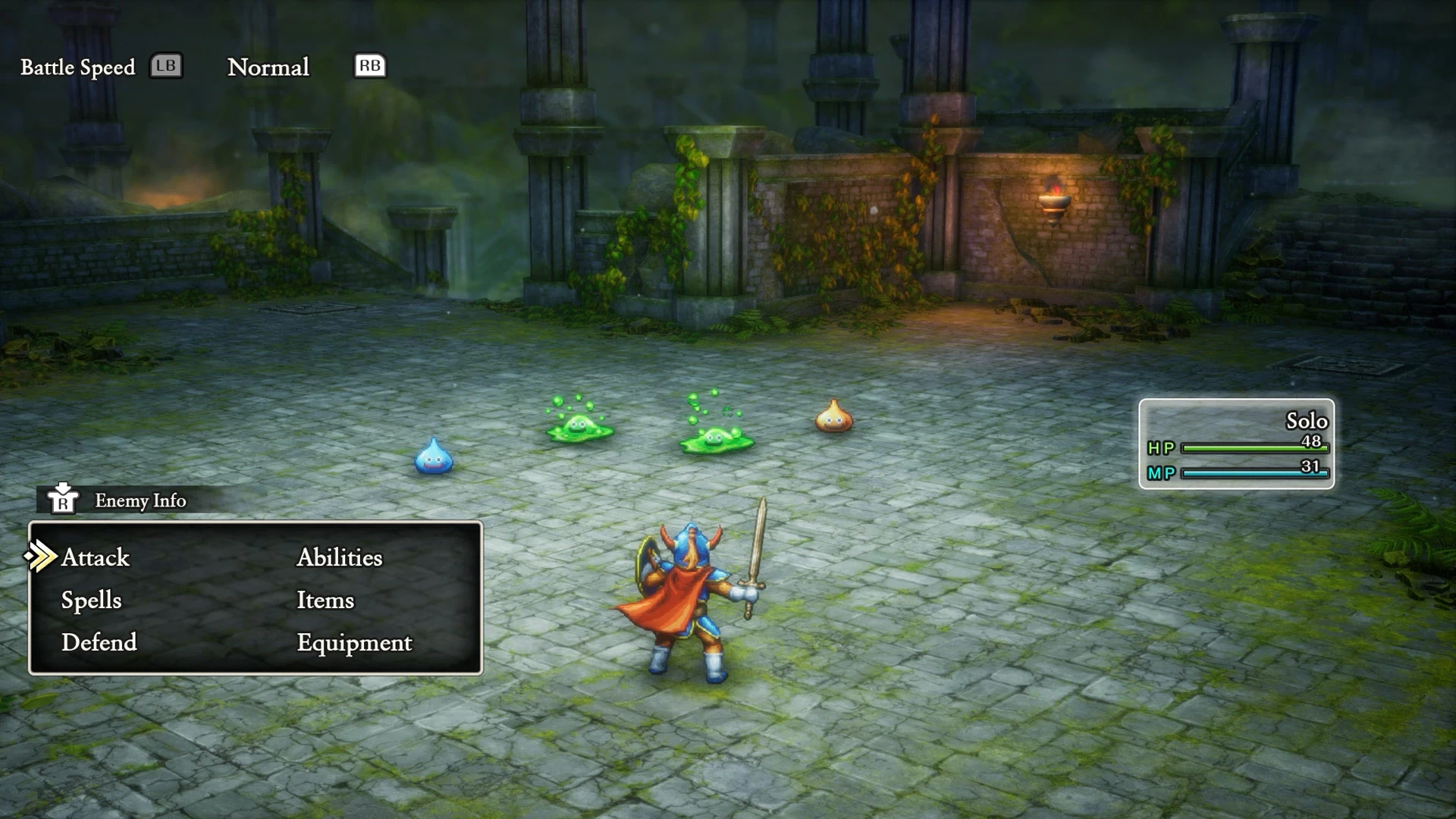Open the Items menu entry
This screenshot has width=1456, height=819.
[325, 600]
